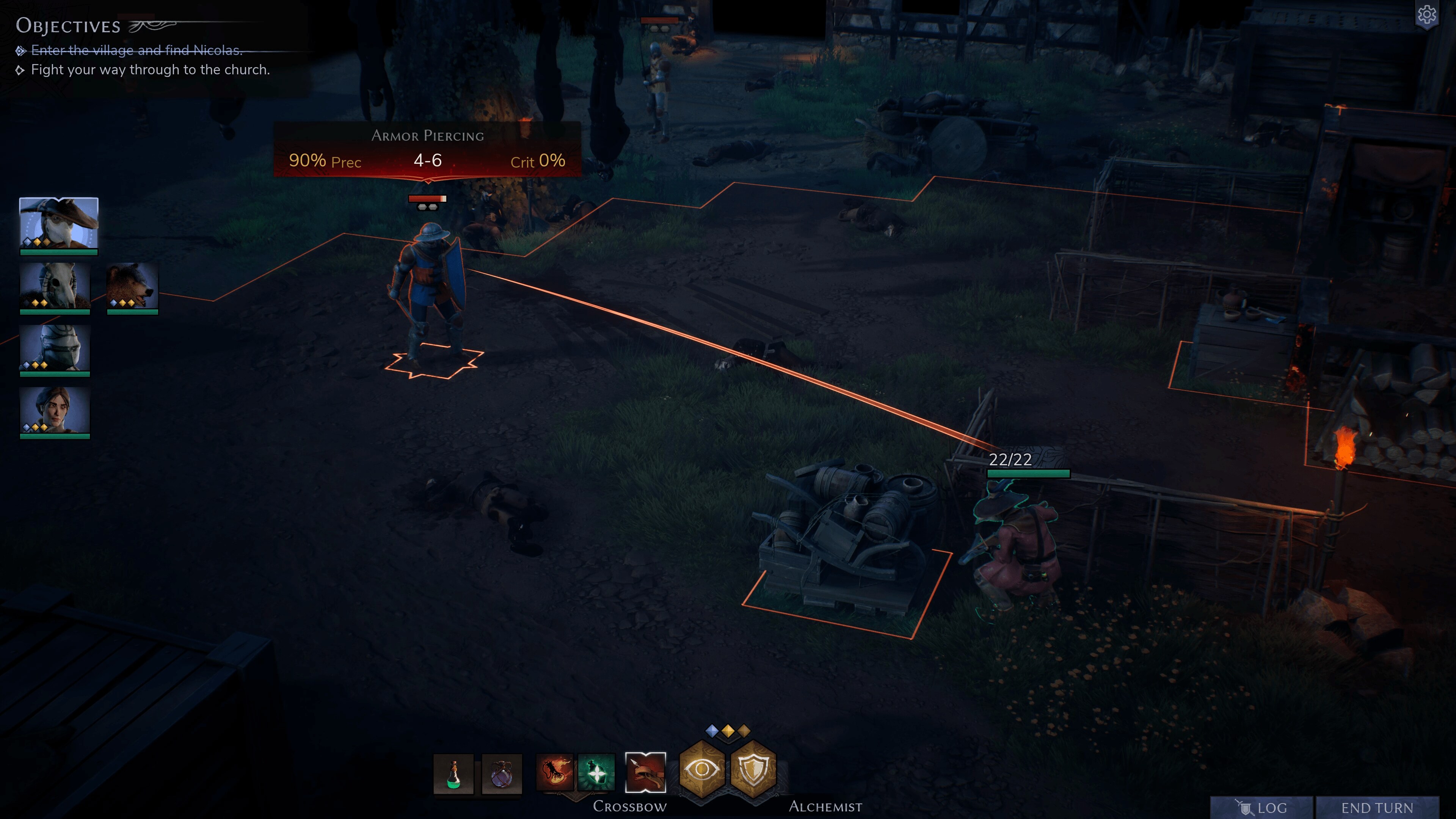Open the settings gear menu

point(1426,15)
